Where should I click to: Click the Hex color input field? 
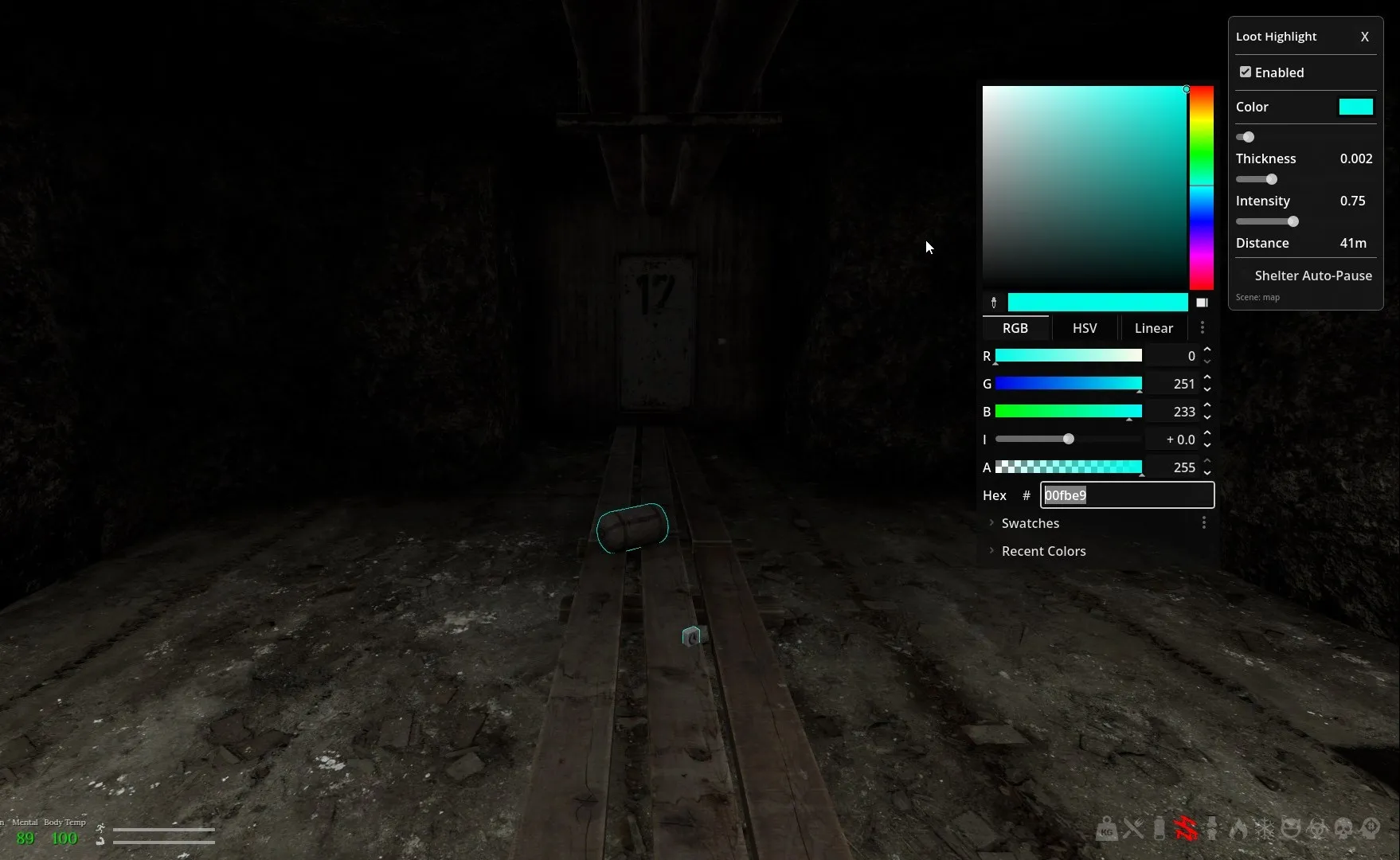pos(1126,495)
